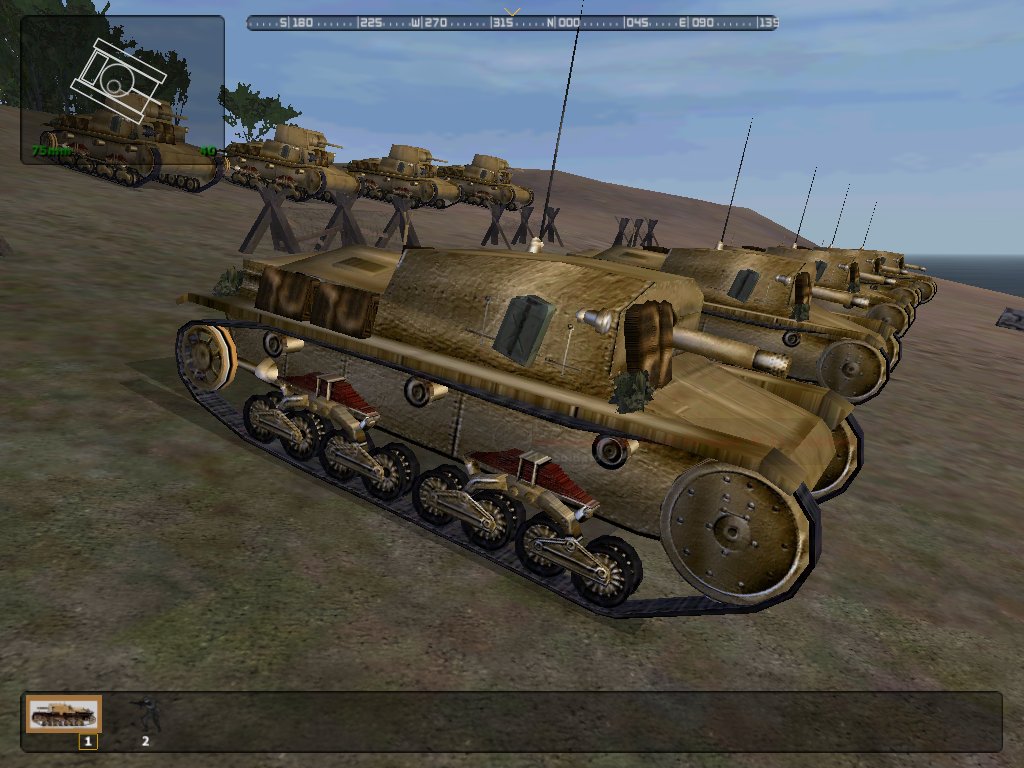The width and height of the screenshot is (1024, 768).
Task: Click the tank outline vehicle status panel
Action: pos(122,88)
